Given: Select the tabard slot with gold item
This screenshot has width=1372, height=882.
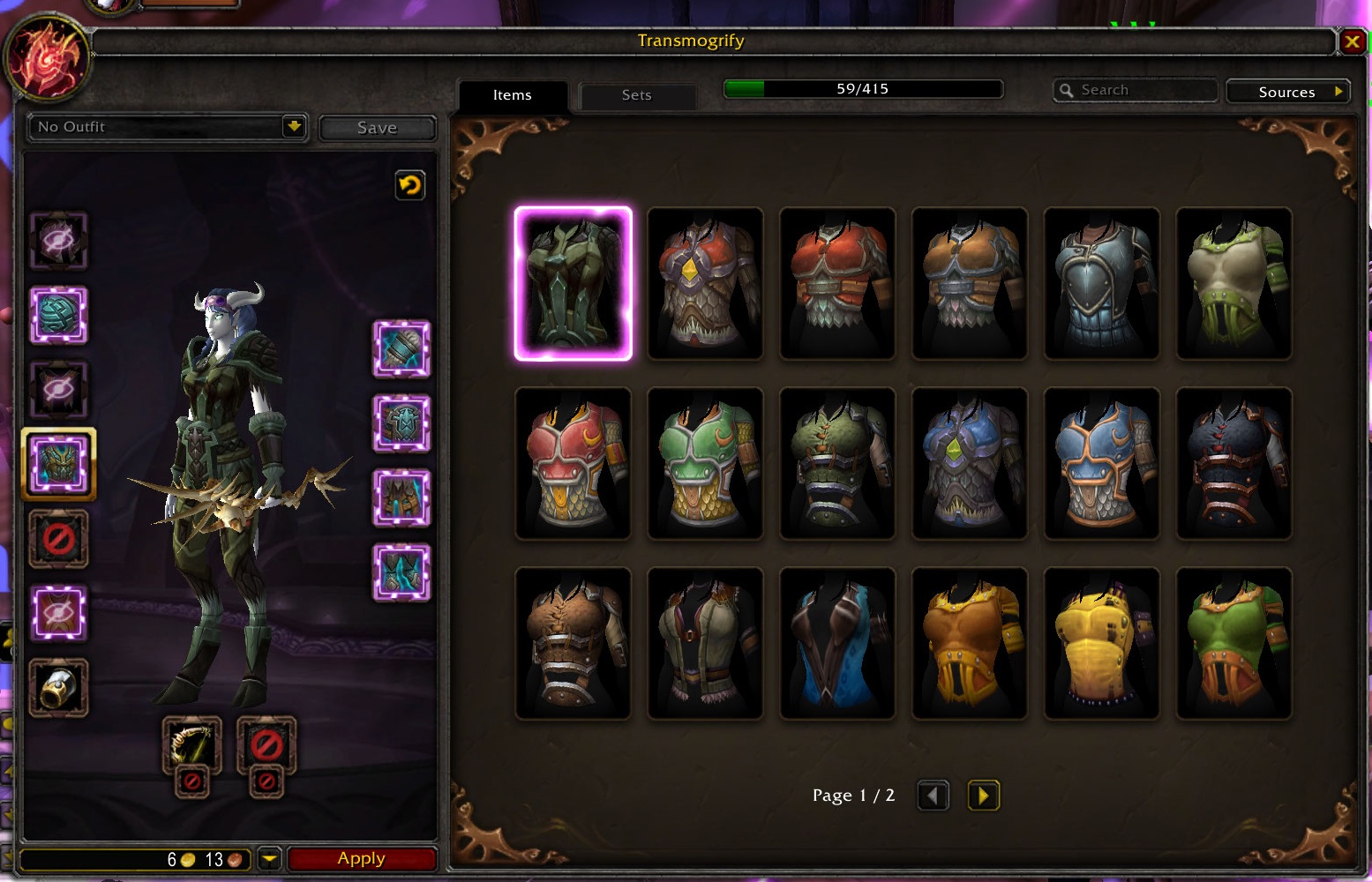Looking at the screenshot, I should (59, 688).
